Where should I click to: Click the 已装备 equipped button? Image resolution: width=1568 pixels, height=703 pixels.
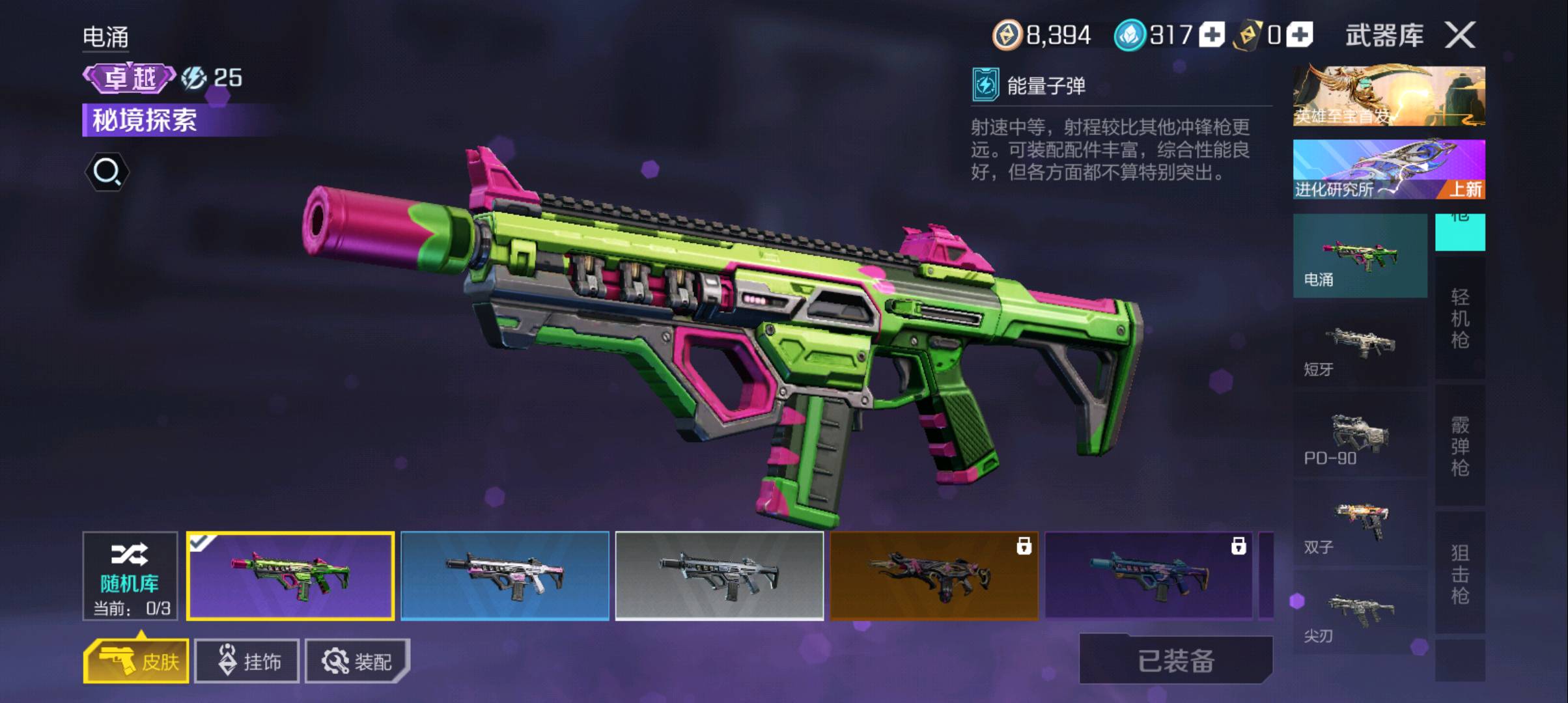click(x=1176, y=660)
